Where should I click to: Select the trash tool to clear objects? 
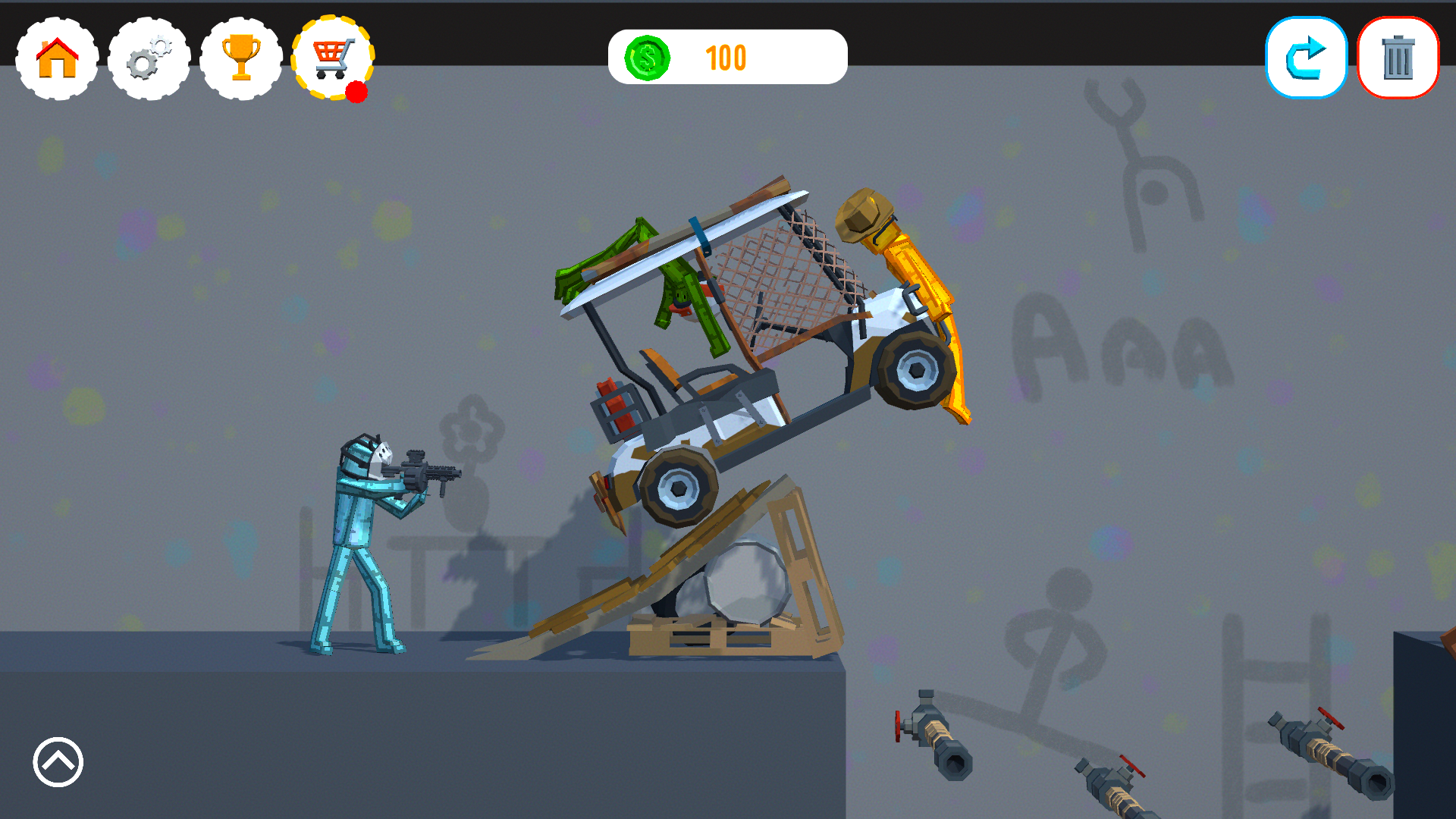(x=1398, y=57)
